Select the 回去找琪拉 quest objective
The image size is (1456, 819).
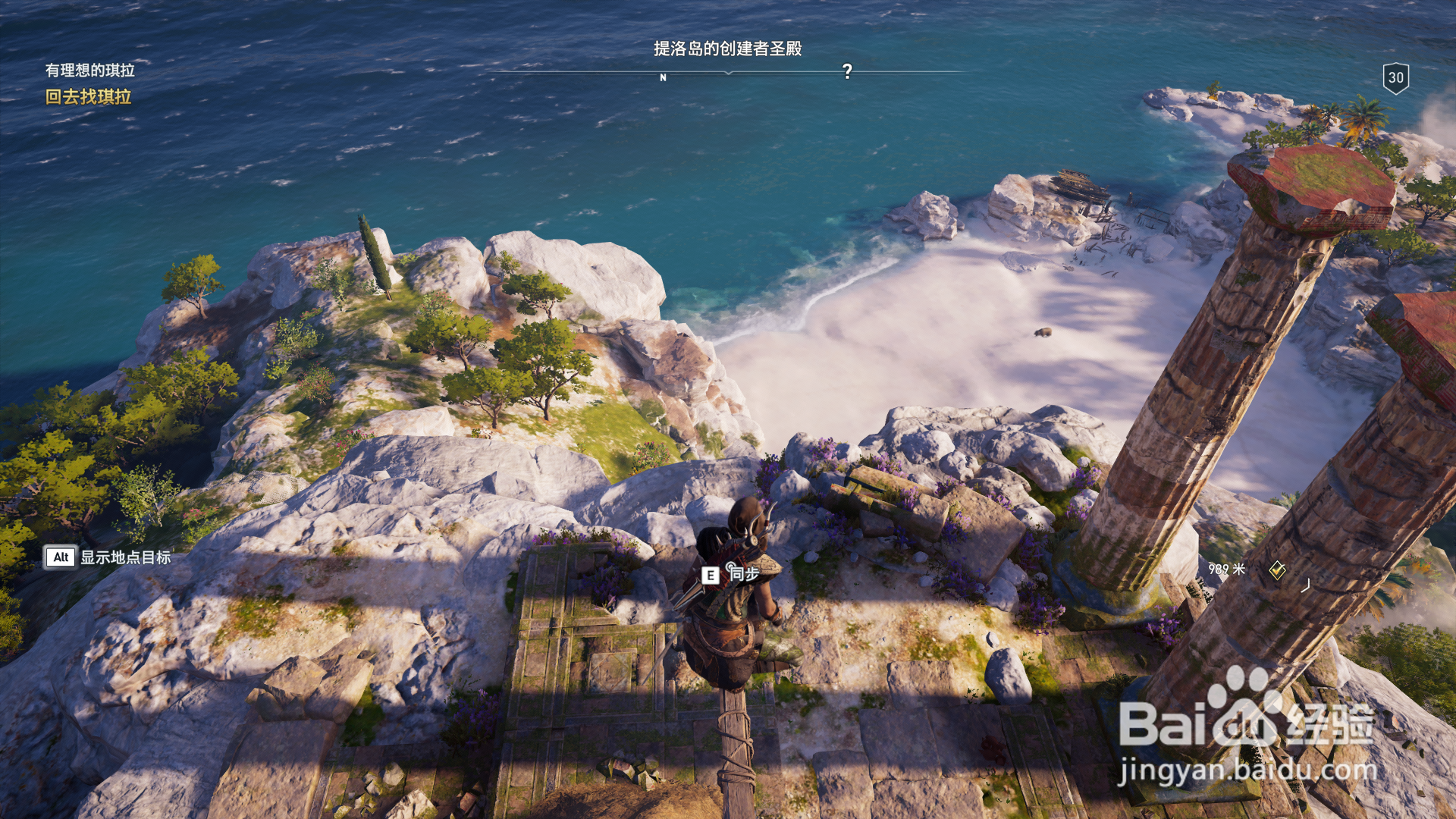[x=88, y=97]
